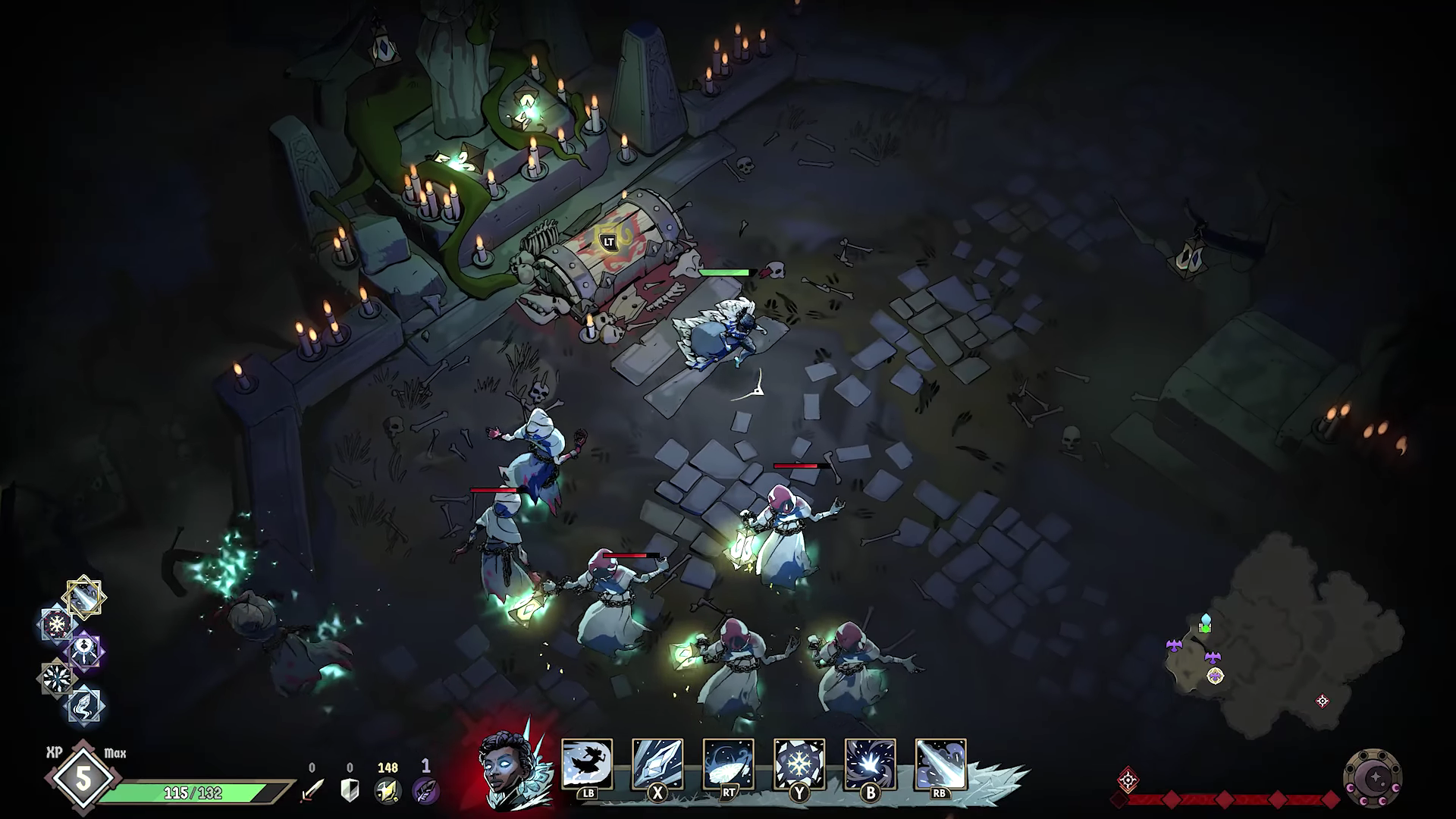Trigger the snowflake burst ability
Viewport: 1456px width, 819px height.
(x=799, y=764)
